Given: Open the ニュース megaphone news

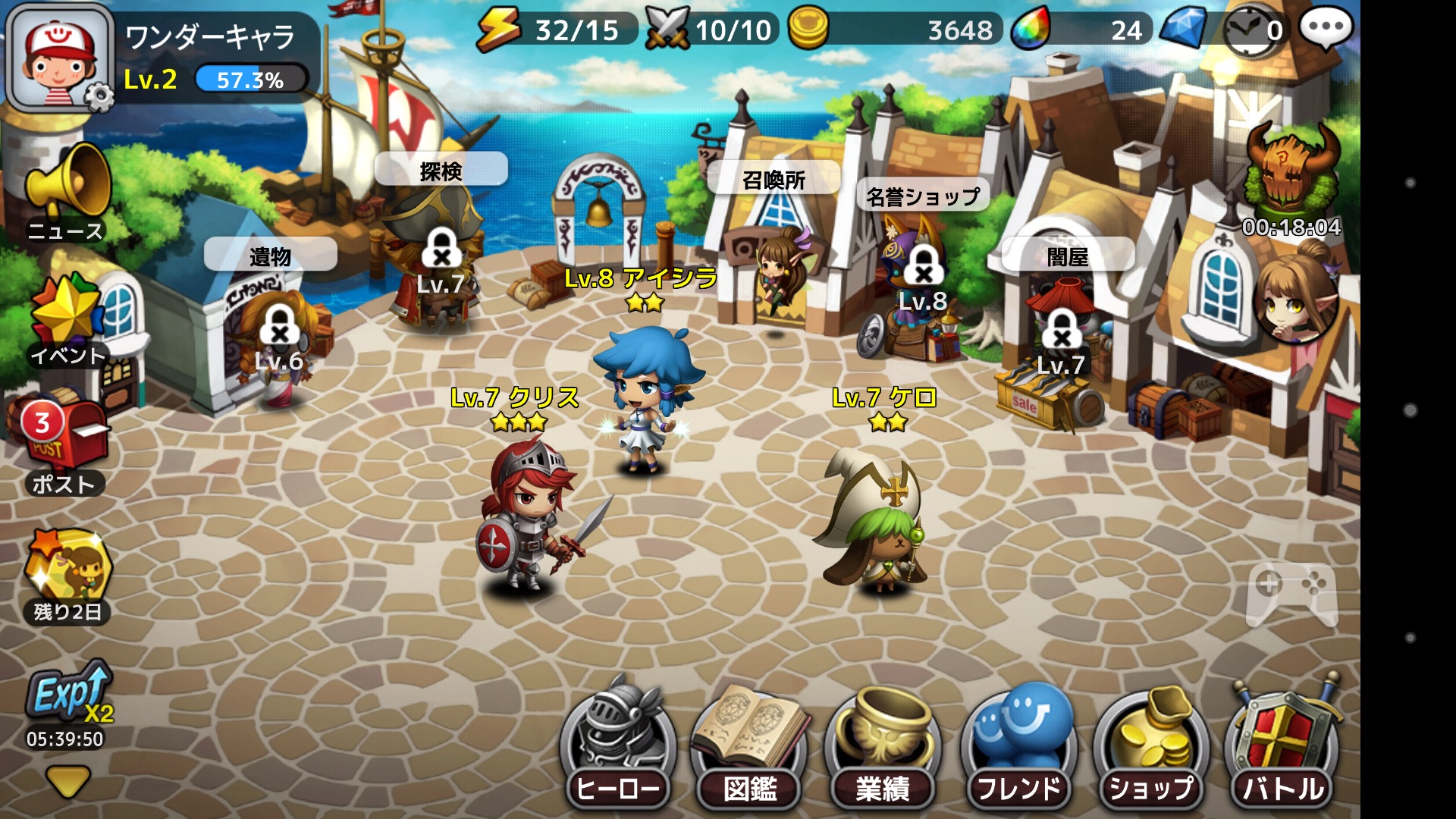Looking at the screenshot, I should [x=67, y=190].
